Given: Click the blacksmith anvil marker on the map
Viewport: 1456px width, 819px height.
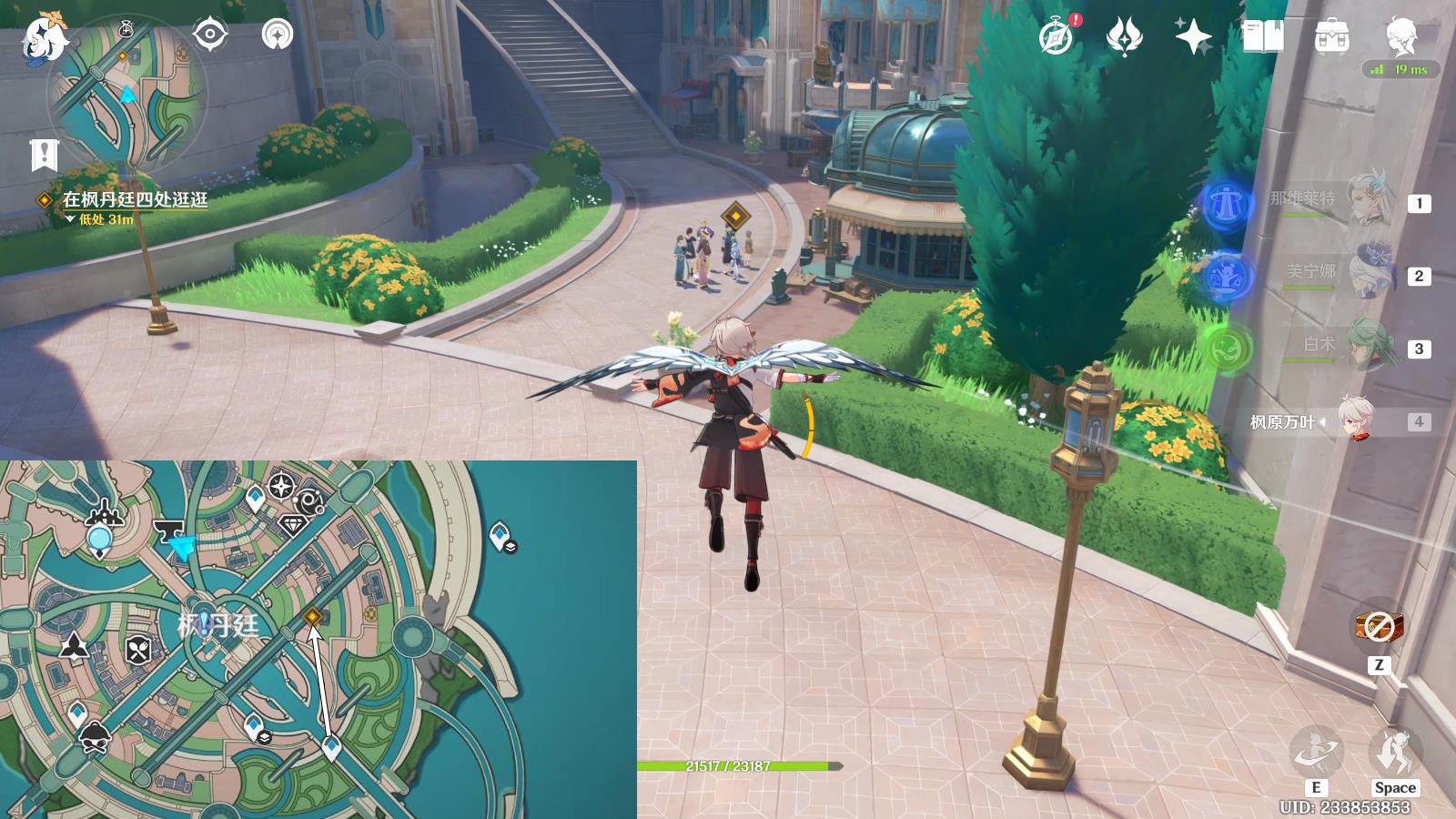Looking at the screenshot, I should (168, 529).
